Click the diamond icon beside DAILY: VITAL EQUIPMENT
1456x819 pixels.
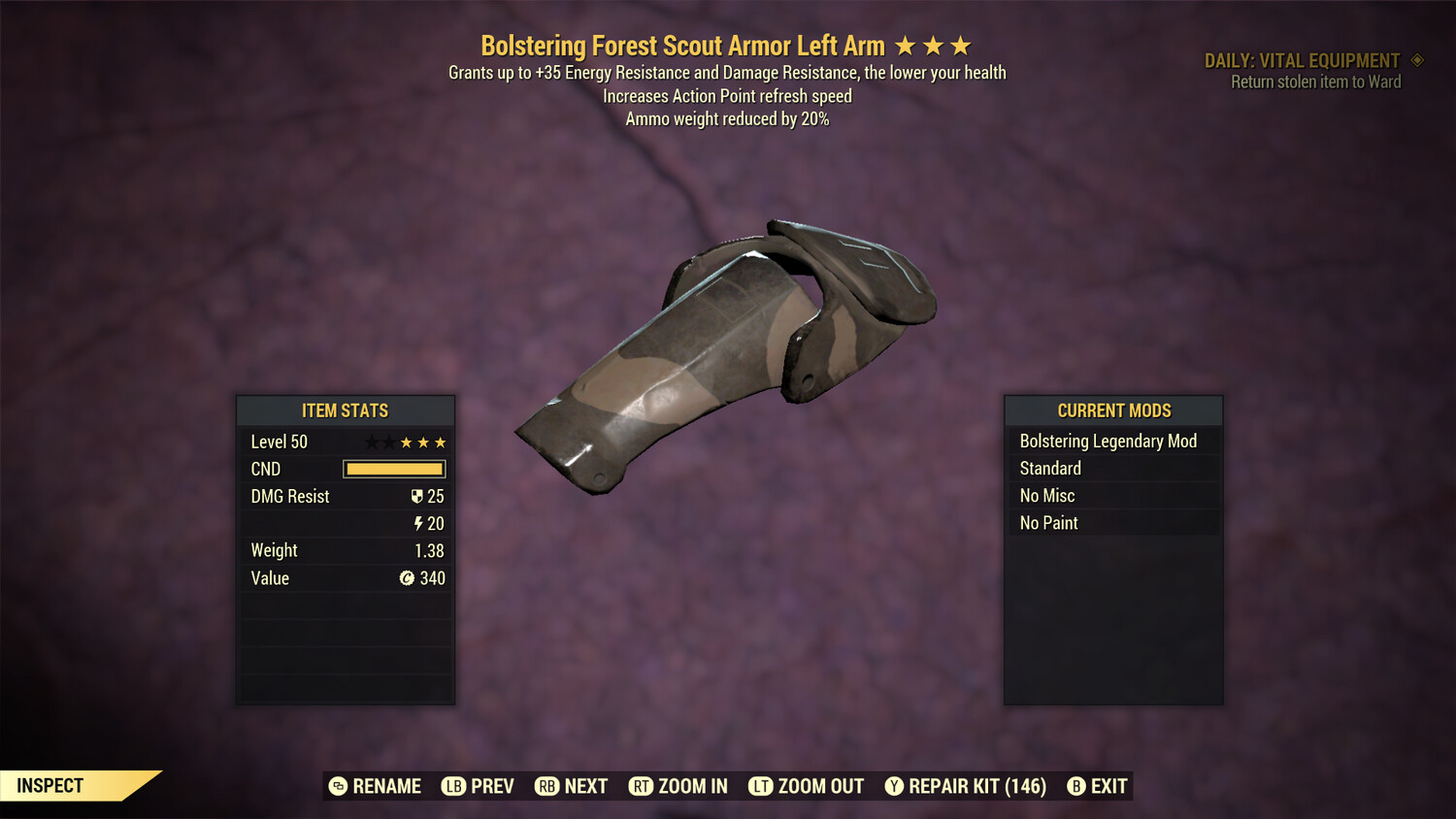tap(1415, 59)
